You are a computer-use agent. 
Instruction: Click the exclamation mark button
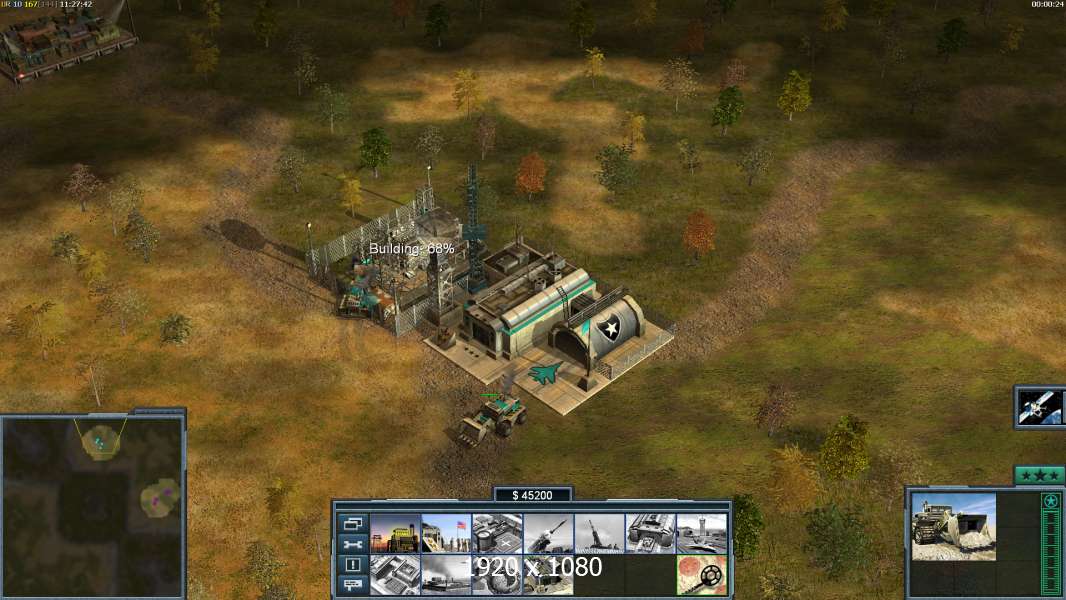point(353,565)
